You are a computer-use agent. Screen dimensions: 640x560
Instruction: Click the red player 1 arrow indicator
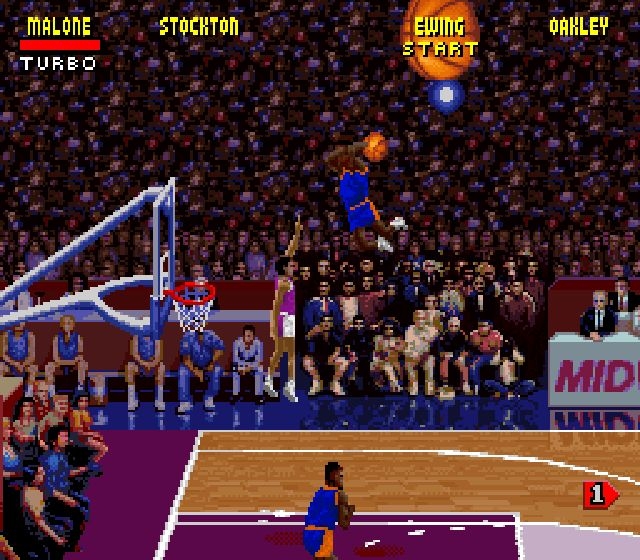pos(598,493)
